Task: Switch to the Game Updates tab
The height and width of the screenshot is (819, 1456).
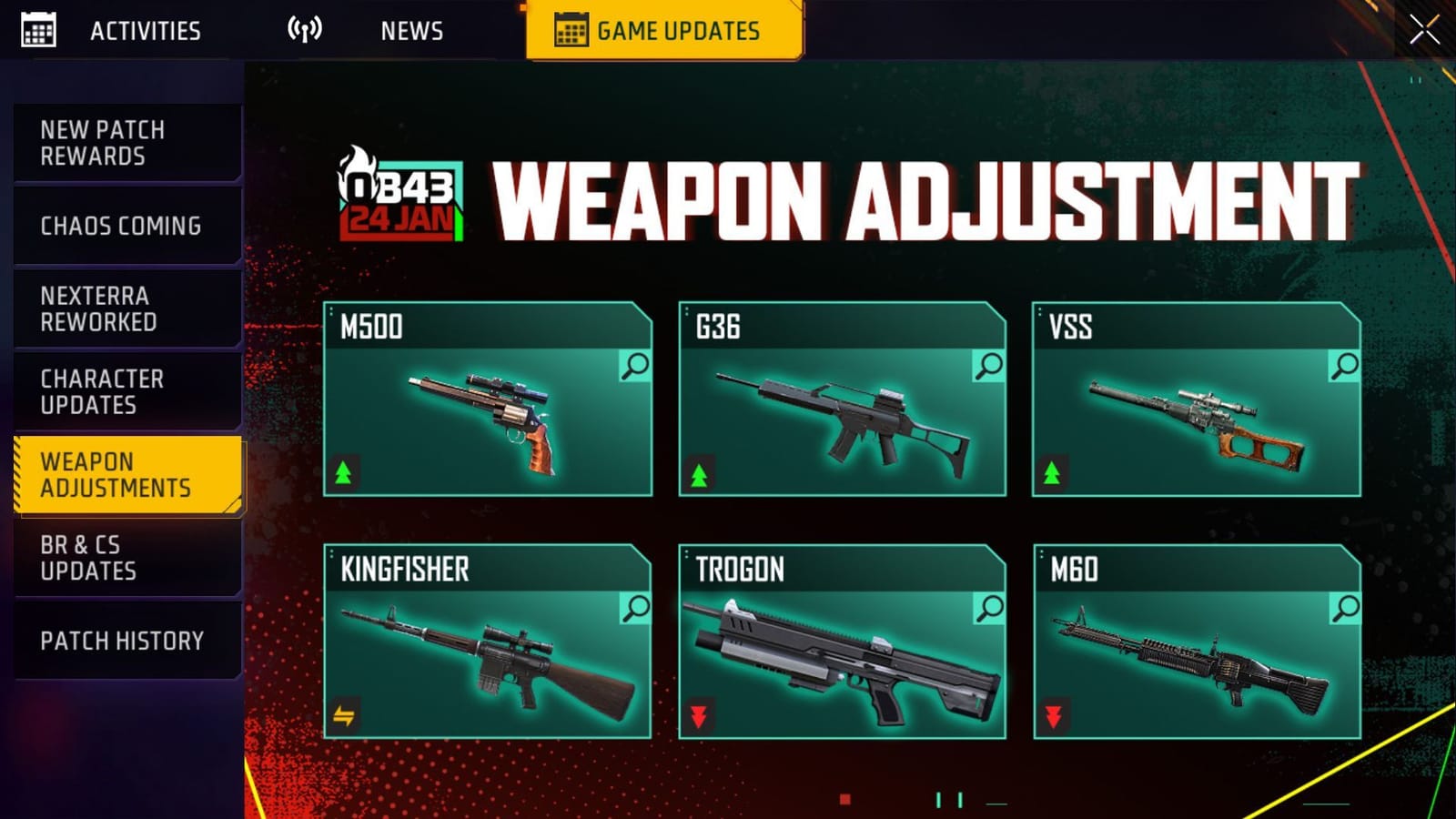Action: click(663, 29)
